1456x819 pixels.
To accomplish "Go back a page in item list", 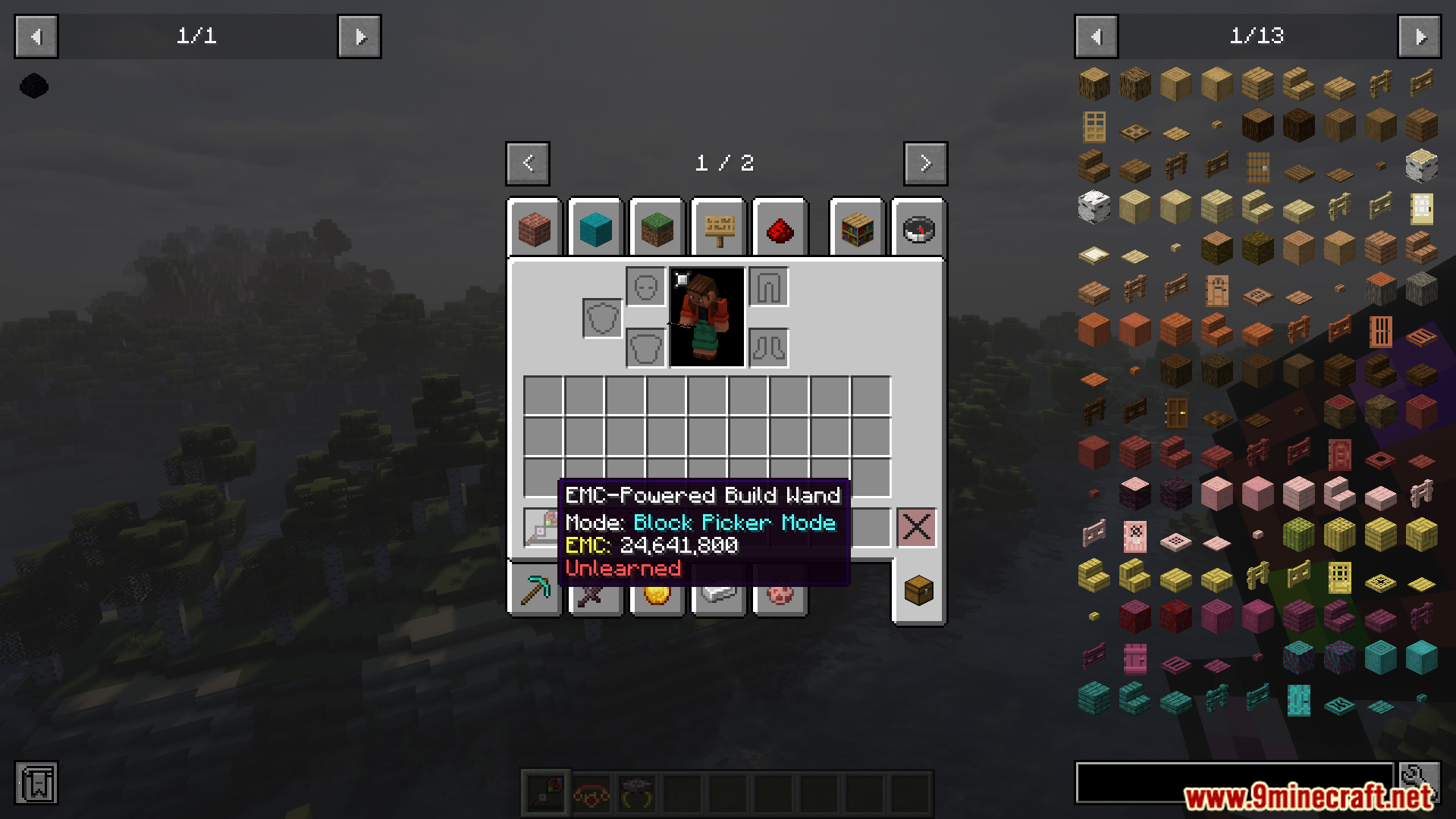I will [x=1096, y=36].
